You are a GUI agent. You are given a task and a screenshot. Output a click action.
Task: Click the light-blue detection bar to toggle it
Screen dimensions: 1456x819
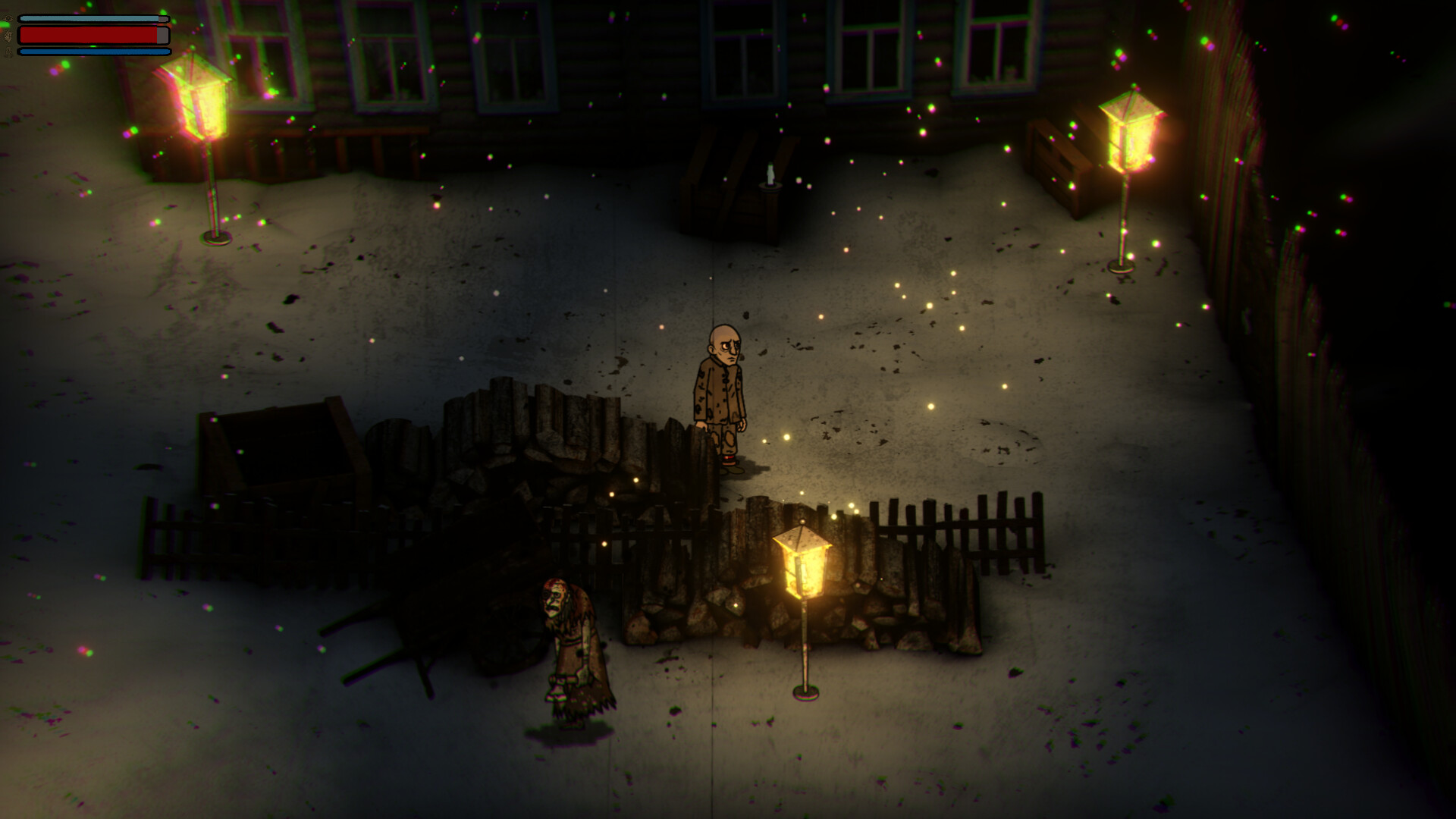[x=91, y=17]
